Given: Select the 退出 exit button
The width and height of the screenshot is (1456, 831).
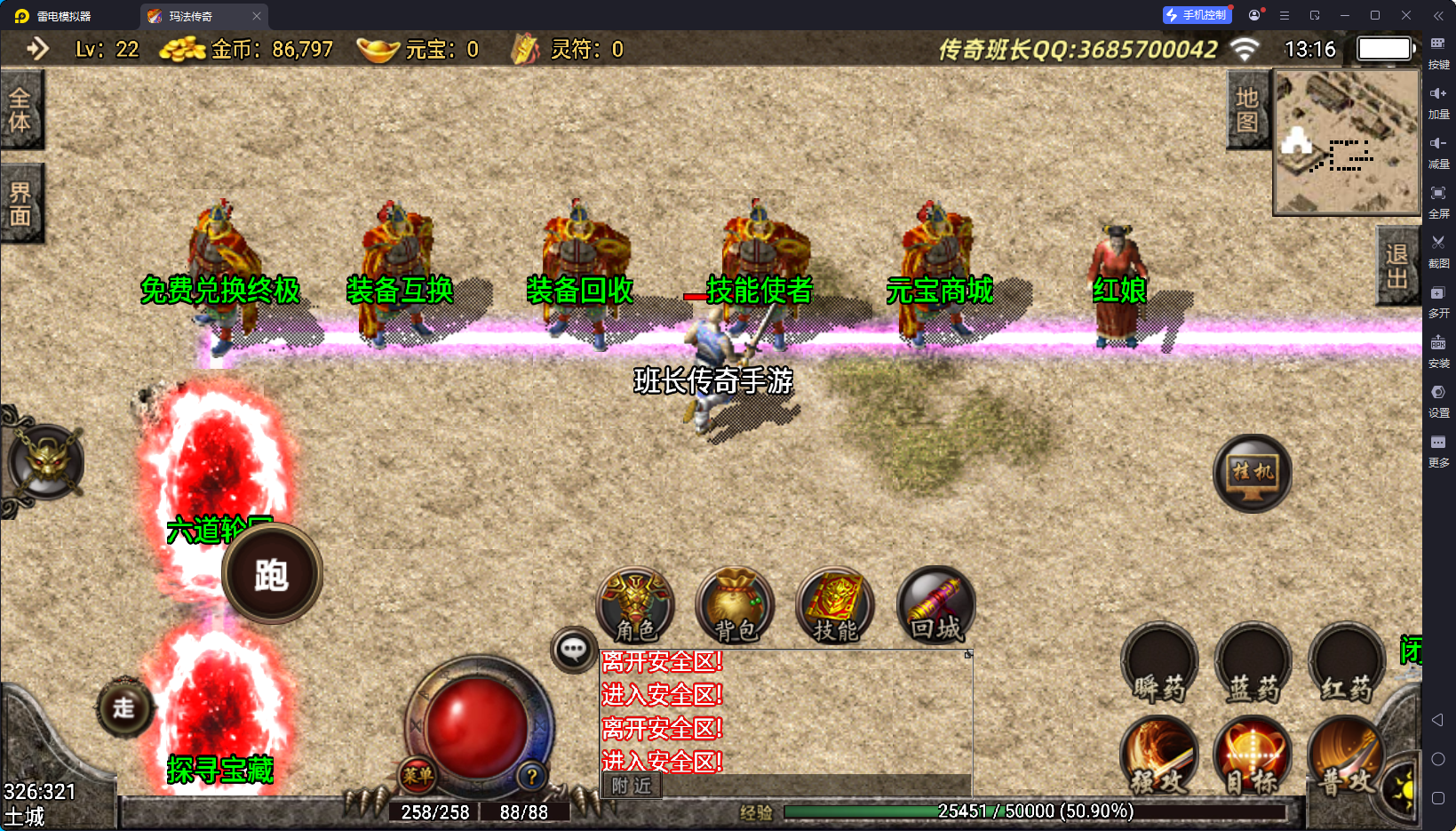Looking at the screenshot, I should [1396, 267].
